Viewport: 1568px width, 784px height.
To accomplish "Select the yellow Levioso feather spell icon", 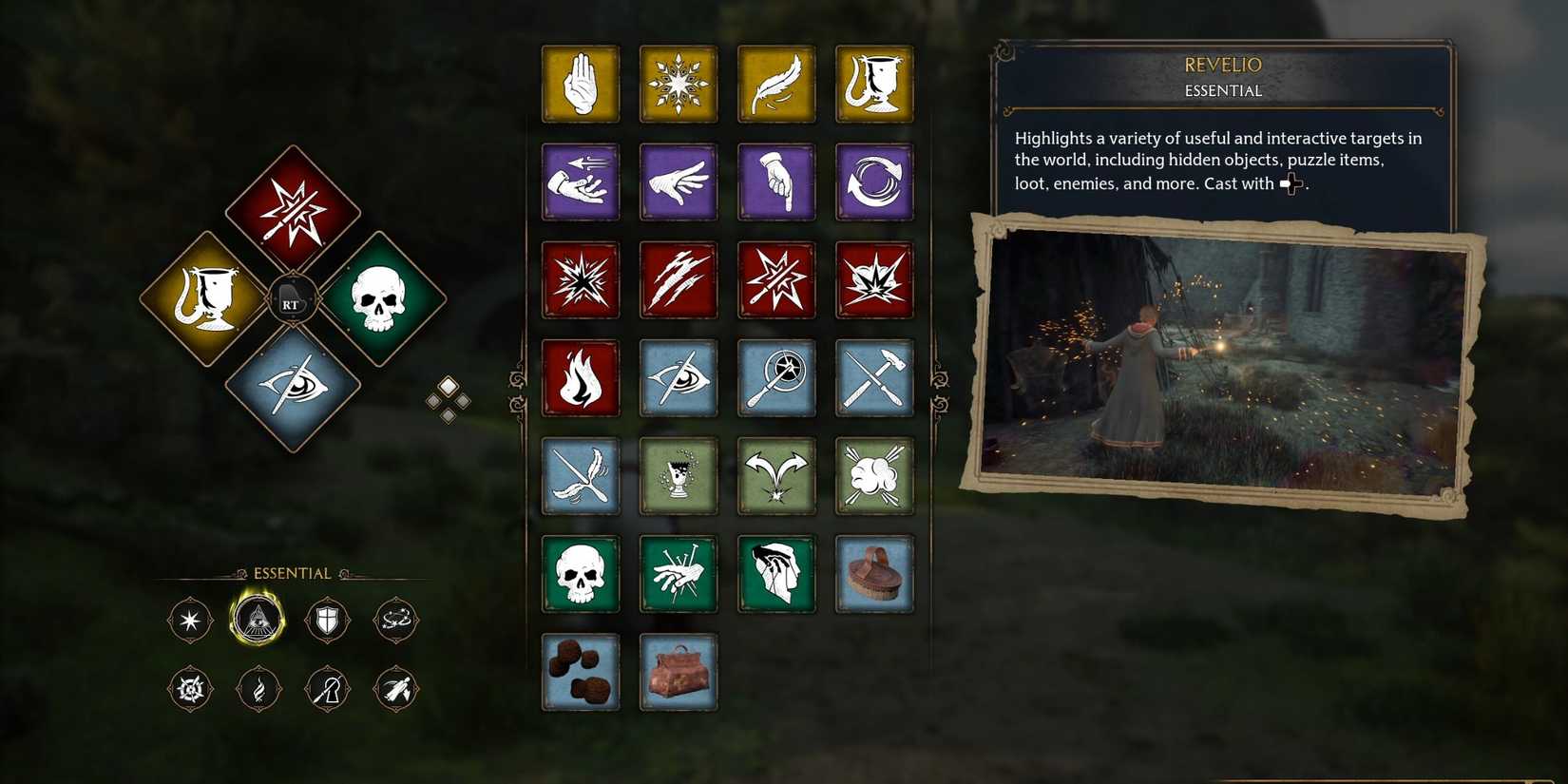I will click(776, 84).
